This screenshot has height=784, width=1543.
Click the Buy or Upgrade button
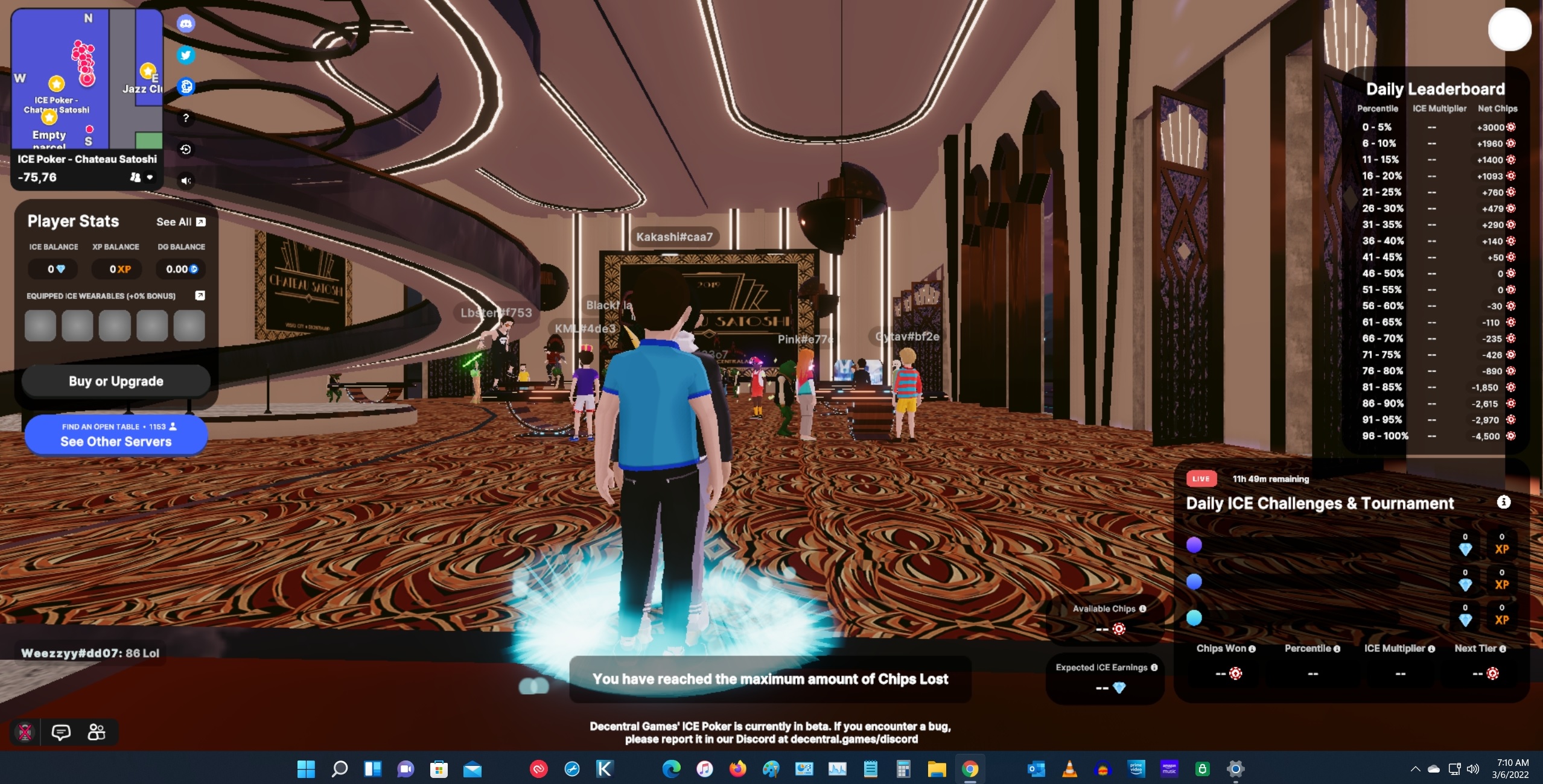115,381
